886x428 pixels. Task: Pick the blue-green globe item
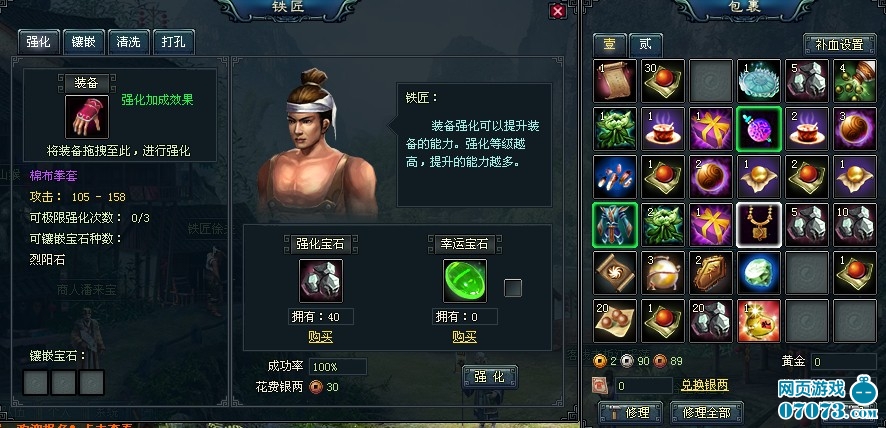click(758, 272)
